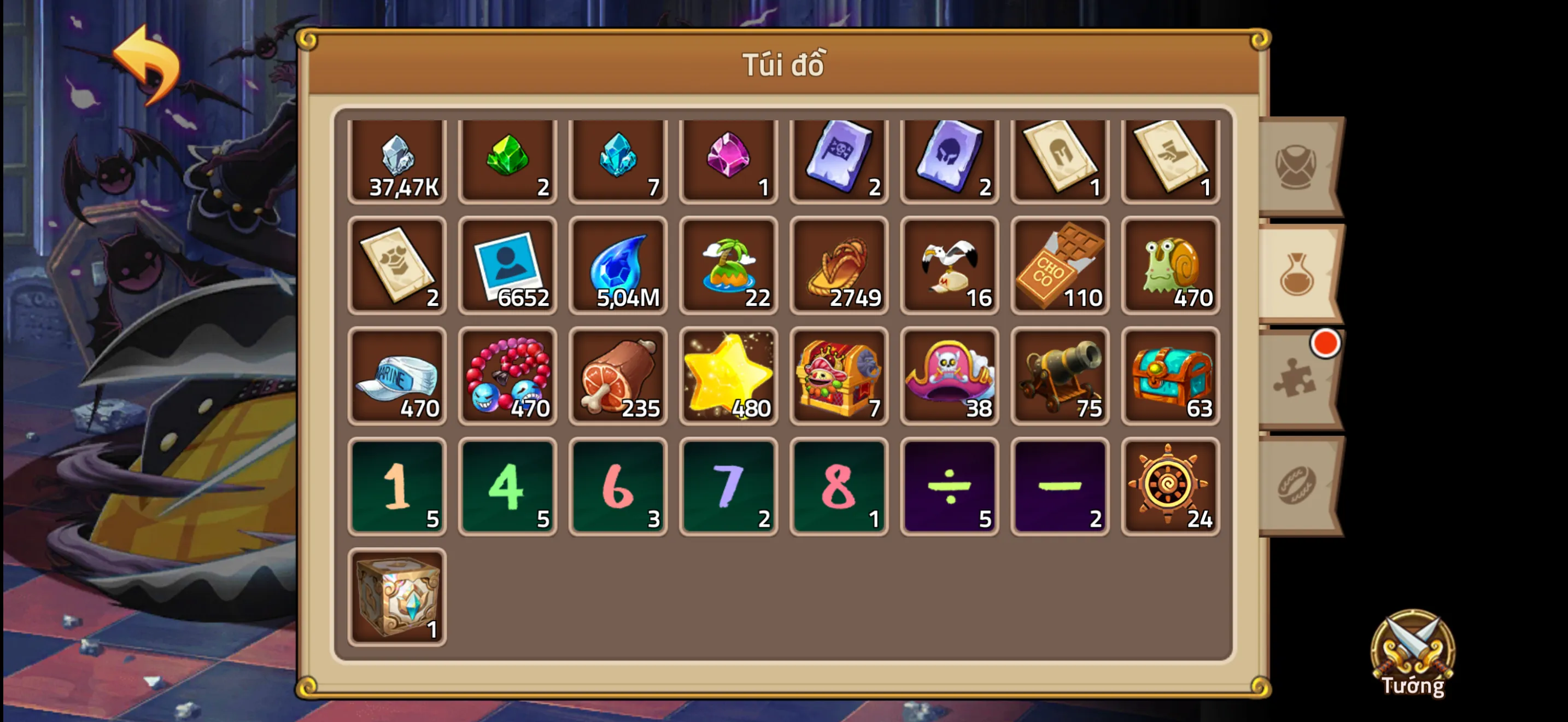The image size is (1568, 722).
Task: Select the pink pirate hat item with 38
Action: 950,376
